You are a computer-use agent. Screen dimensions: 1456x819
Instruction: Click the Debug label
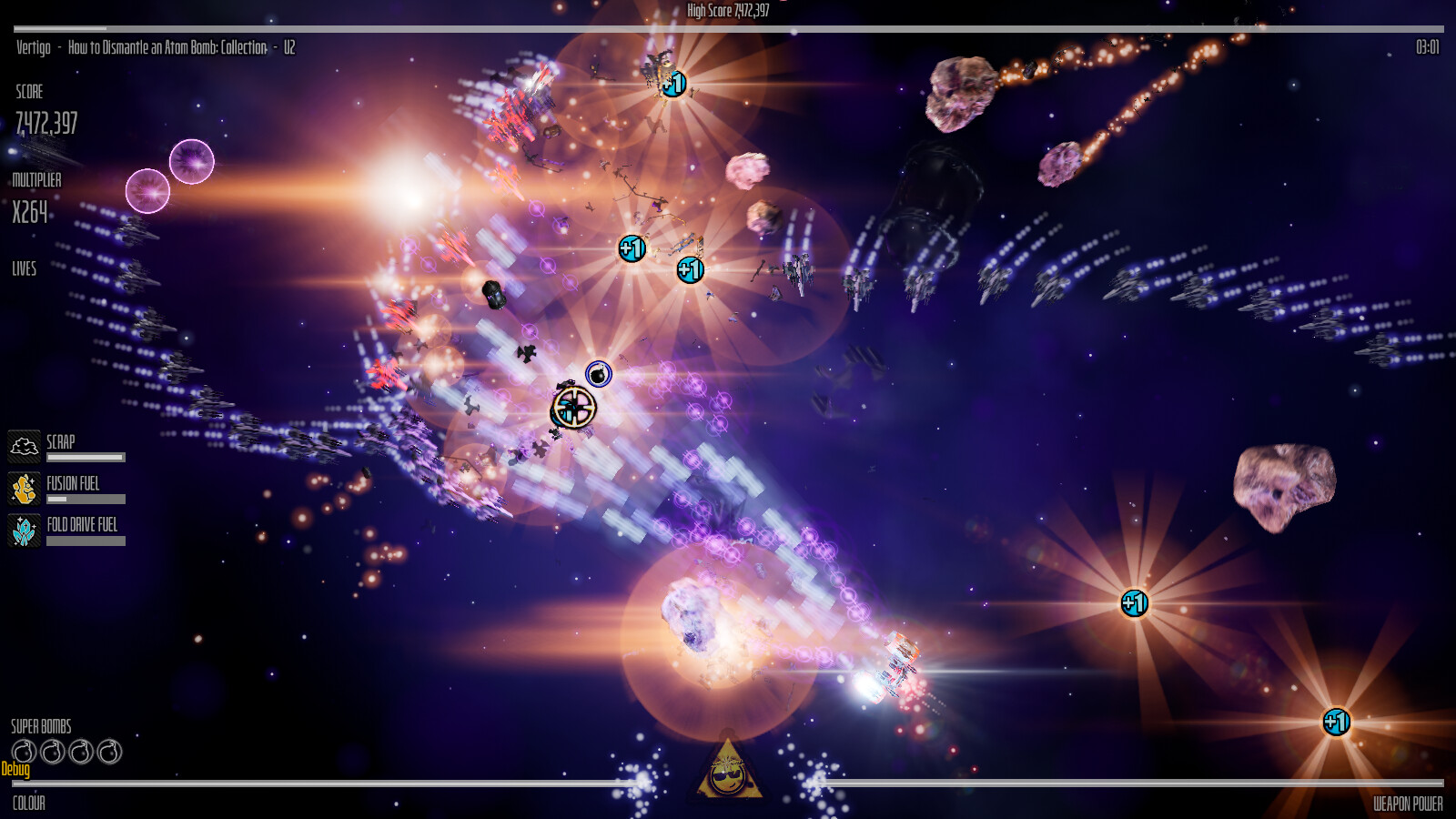coord(15,770)
